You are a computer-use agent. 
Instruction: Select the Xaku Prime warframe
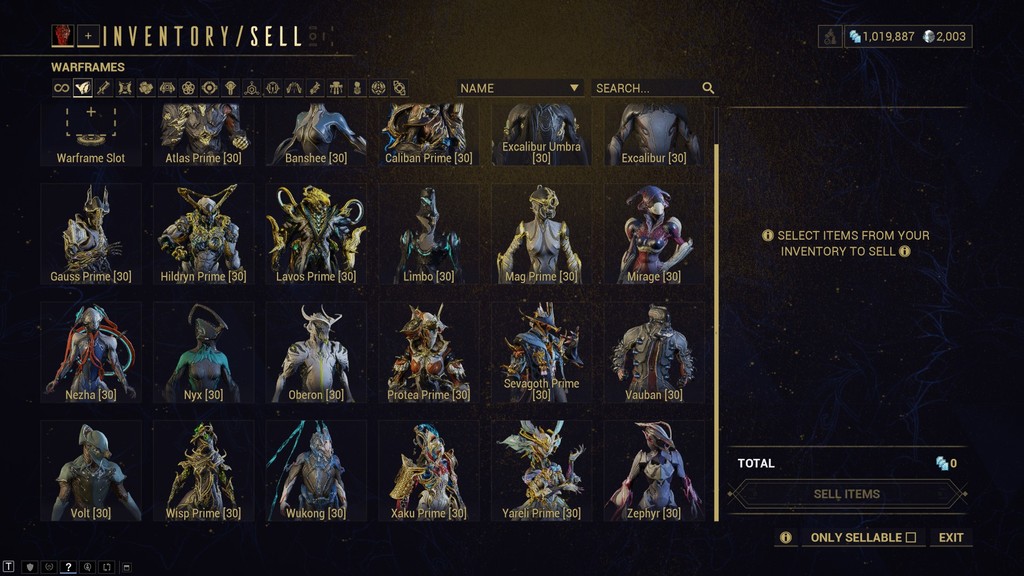pos(428,470)
